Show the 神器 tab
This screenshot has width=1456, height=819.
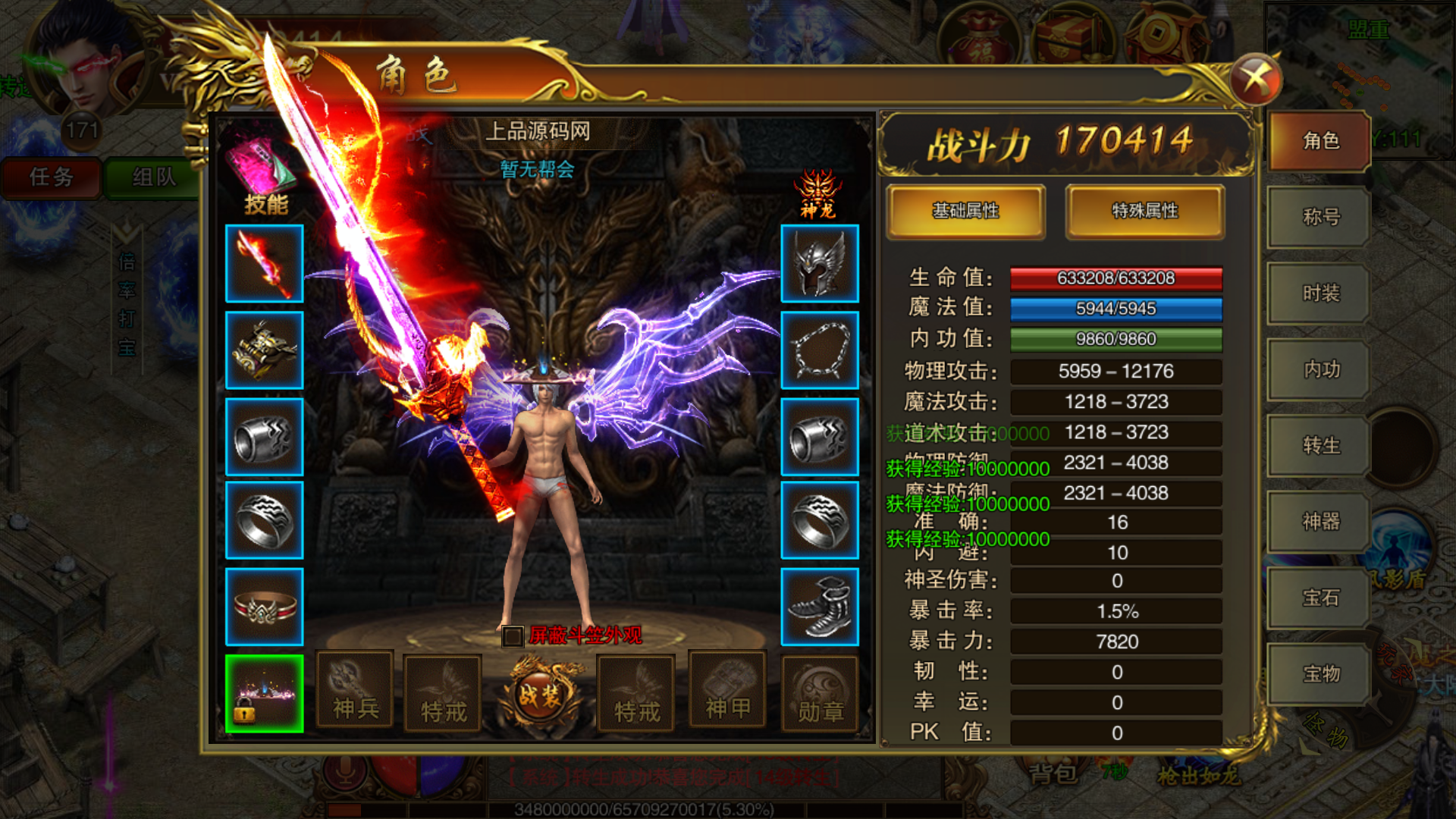click(1320, 521)
